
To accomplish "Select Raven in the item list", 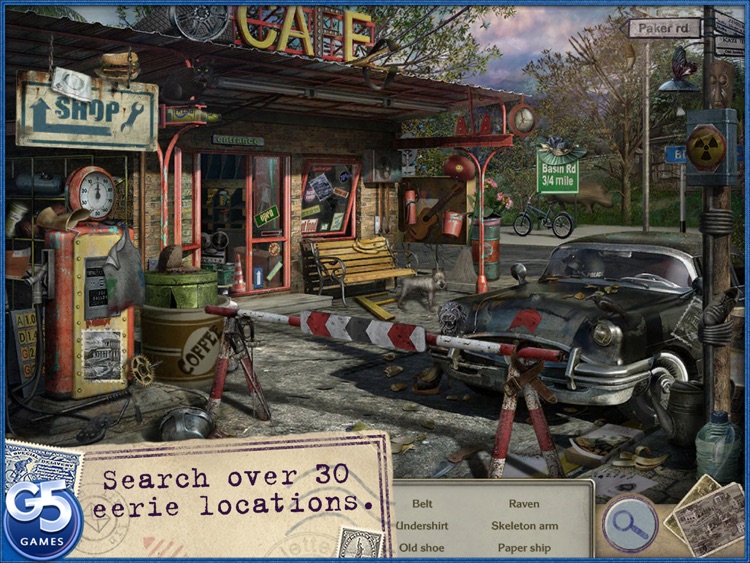I will tap(523, 503).
